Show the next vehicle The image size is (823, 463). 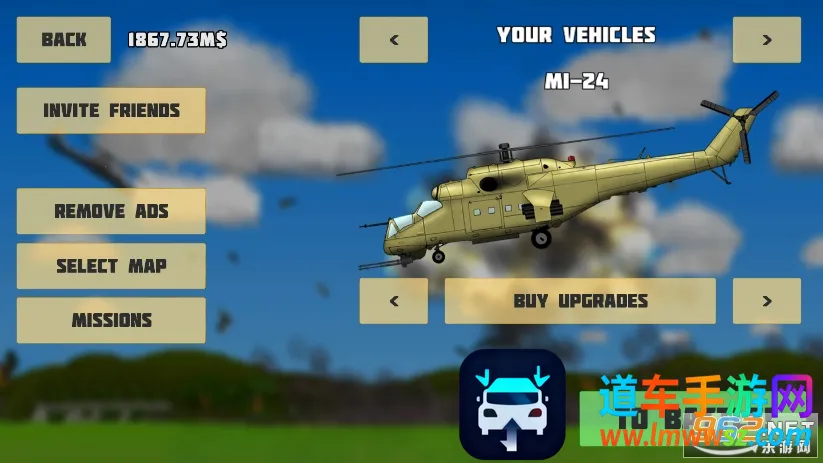[x=767, y=40]
